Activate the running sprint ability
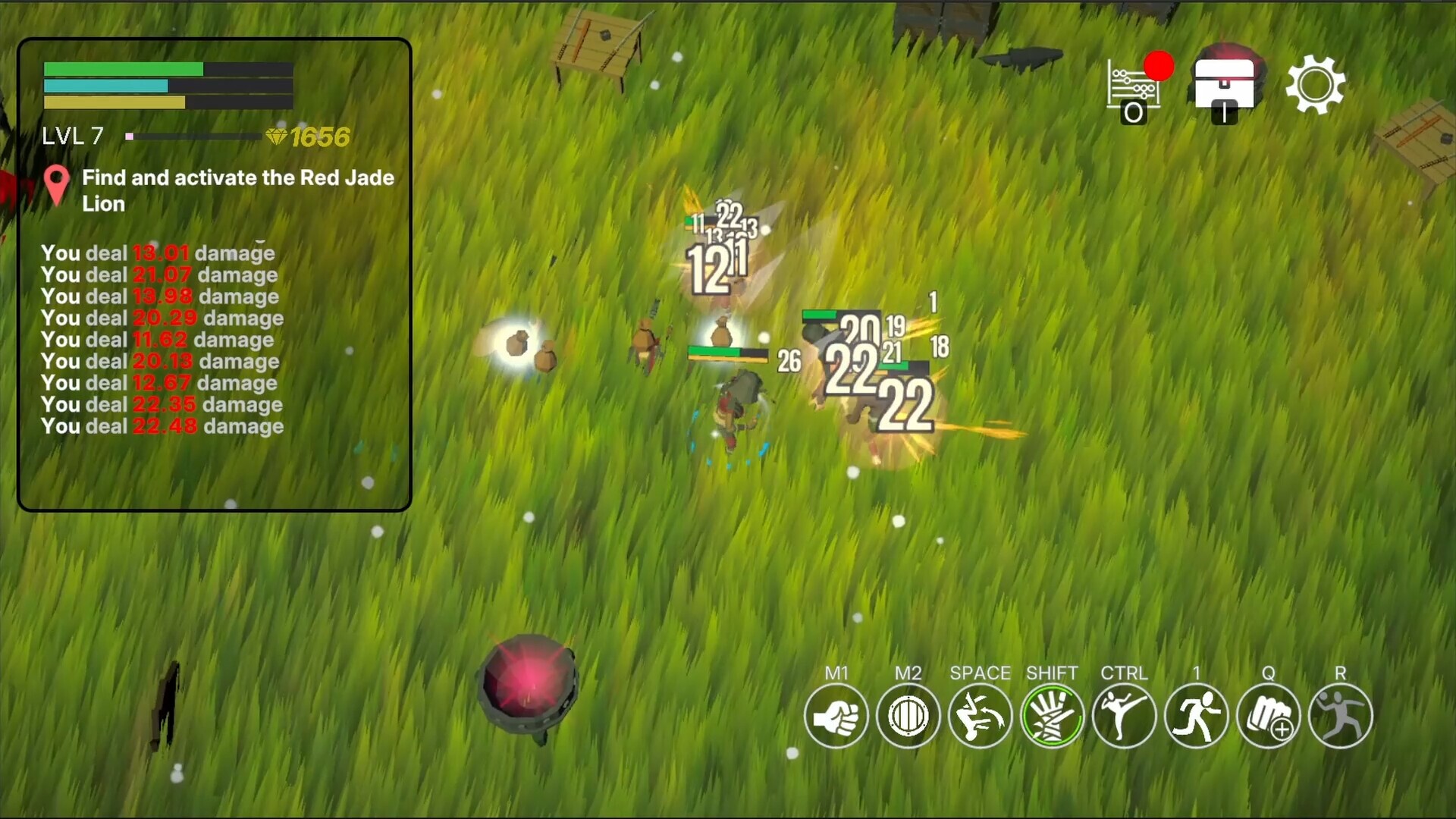Viewport: 1456px width, 819px height. tap(1196, 716)
